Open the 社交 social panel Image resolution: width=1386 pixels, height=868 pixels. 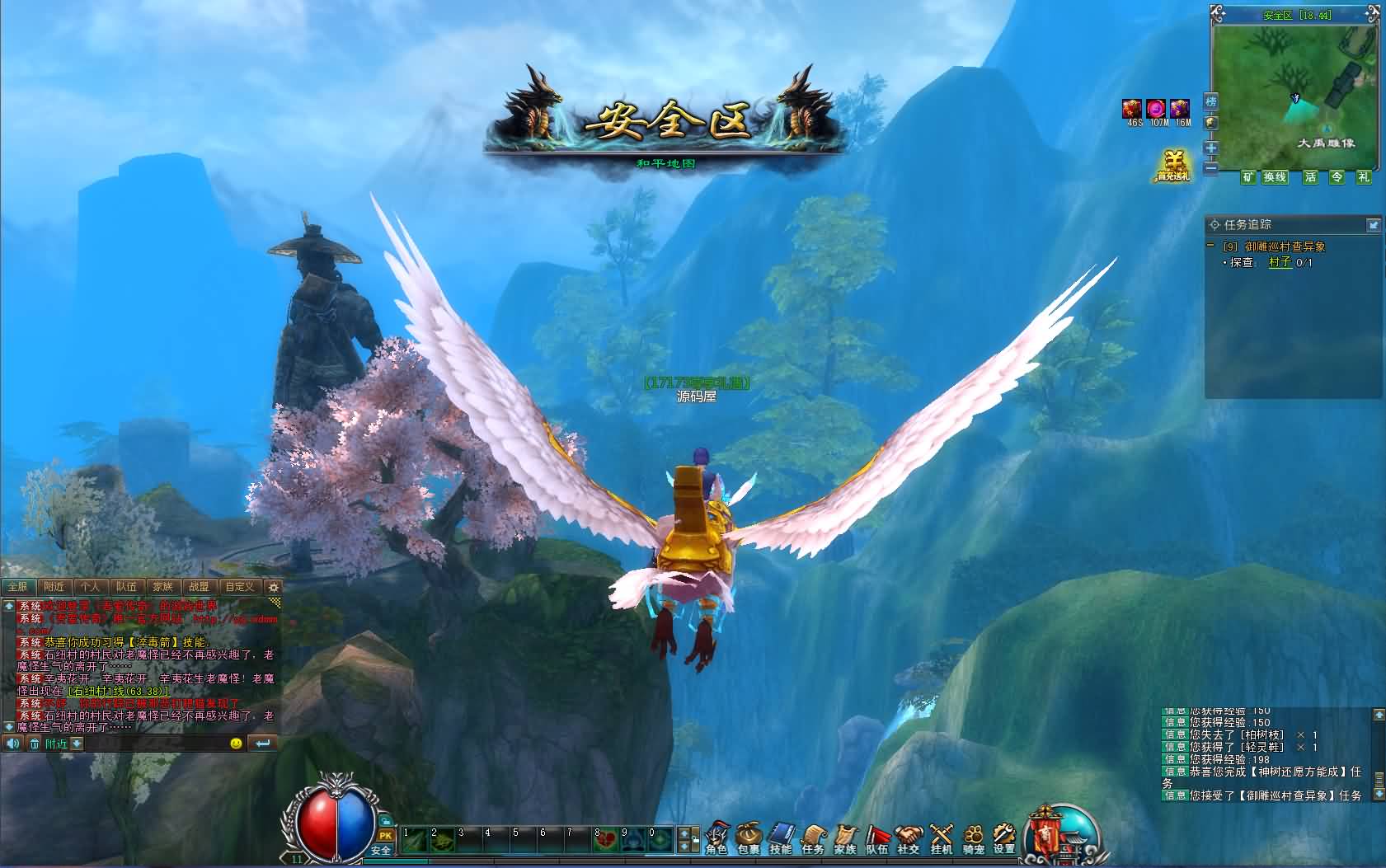[909, 838]
